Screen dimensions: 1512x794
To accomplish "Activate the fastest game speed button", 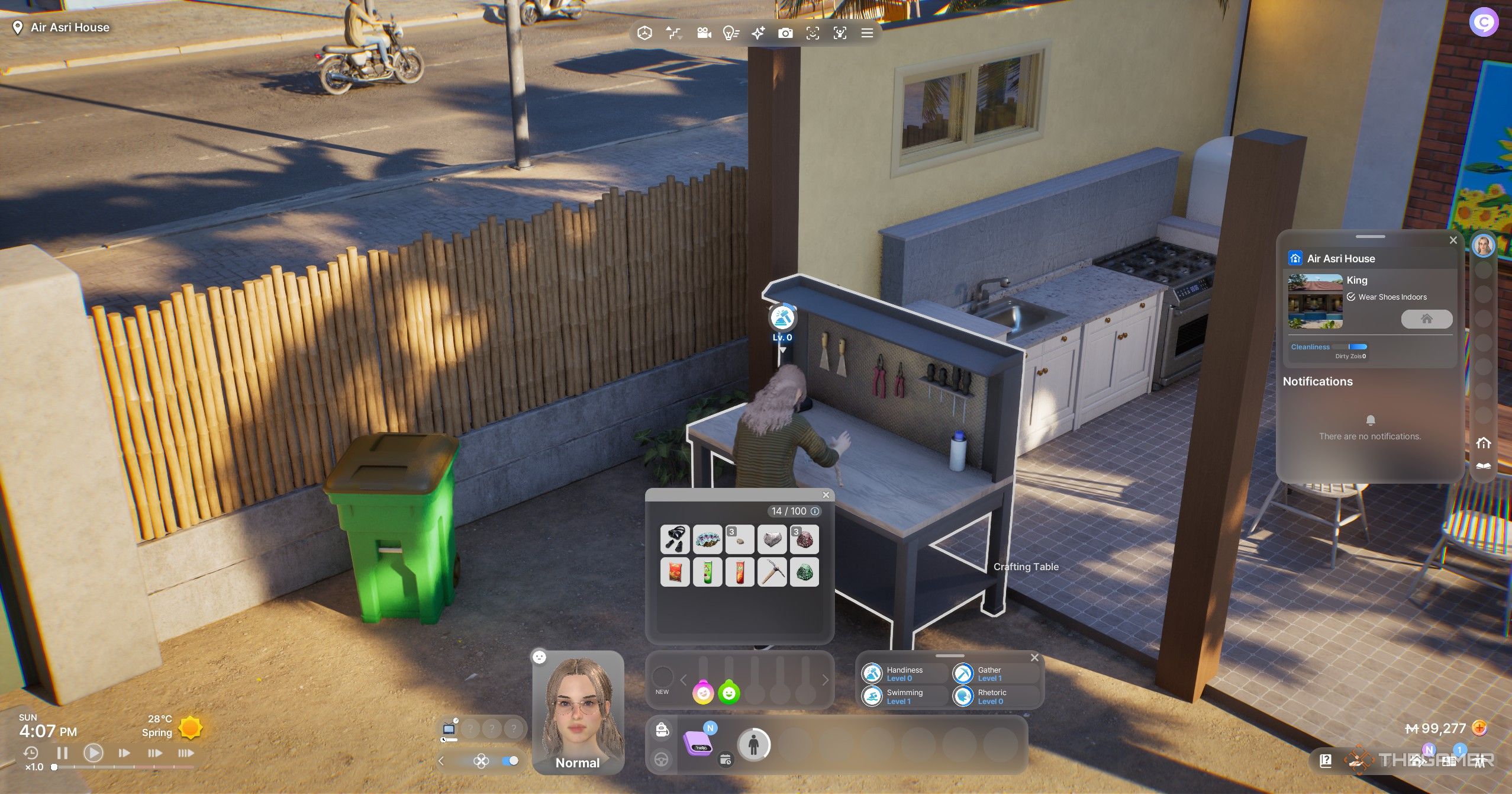I will pyautogui.click(x=186, y=753).
